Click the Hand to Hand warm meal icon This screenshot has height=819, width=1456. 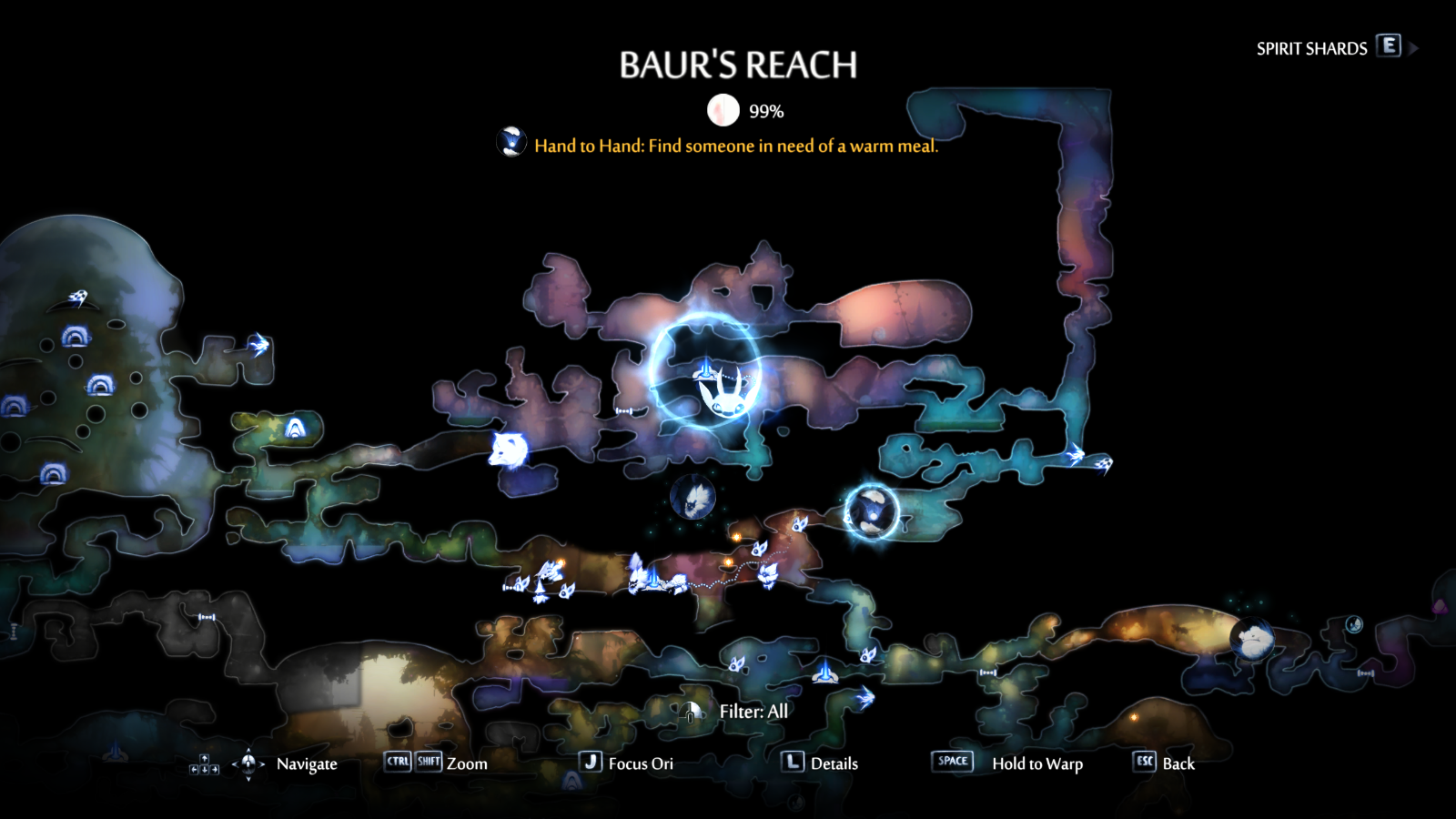(x=512, y=141)
